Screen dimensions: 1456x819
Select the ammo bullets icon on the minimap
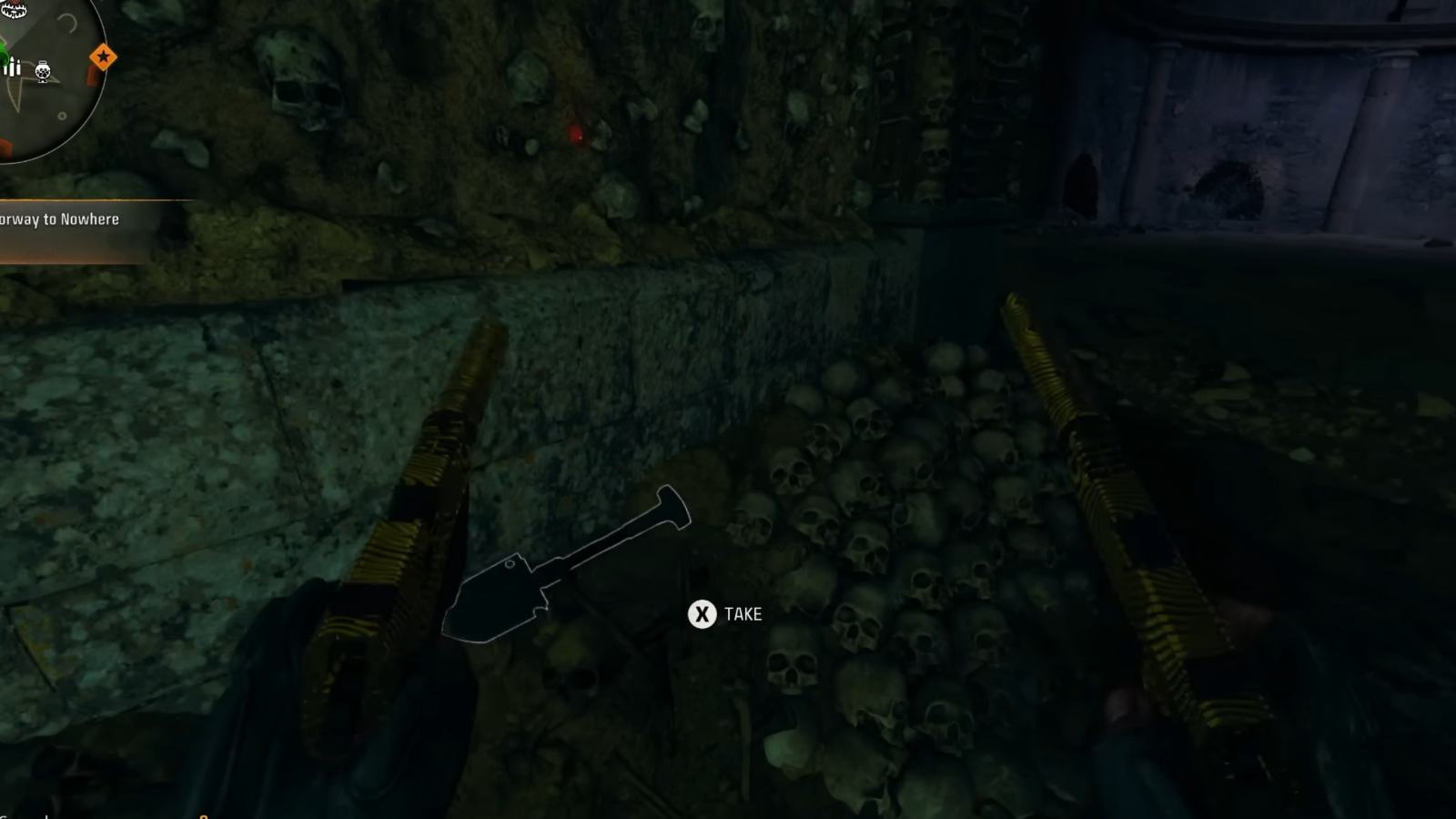coord(13,66)
